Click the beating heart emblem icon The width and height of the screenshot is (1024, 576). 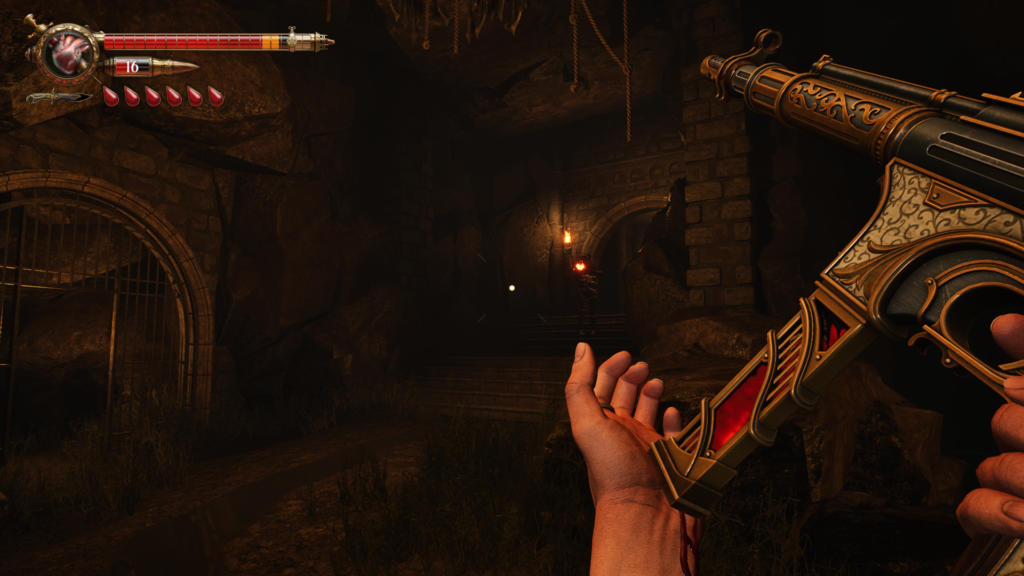pyautogui.click(x=70, y=52)
